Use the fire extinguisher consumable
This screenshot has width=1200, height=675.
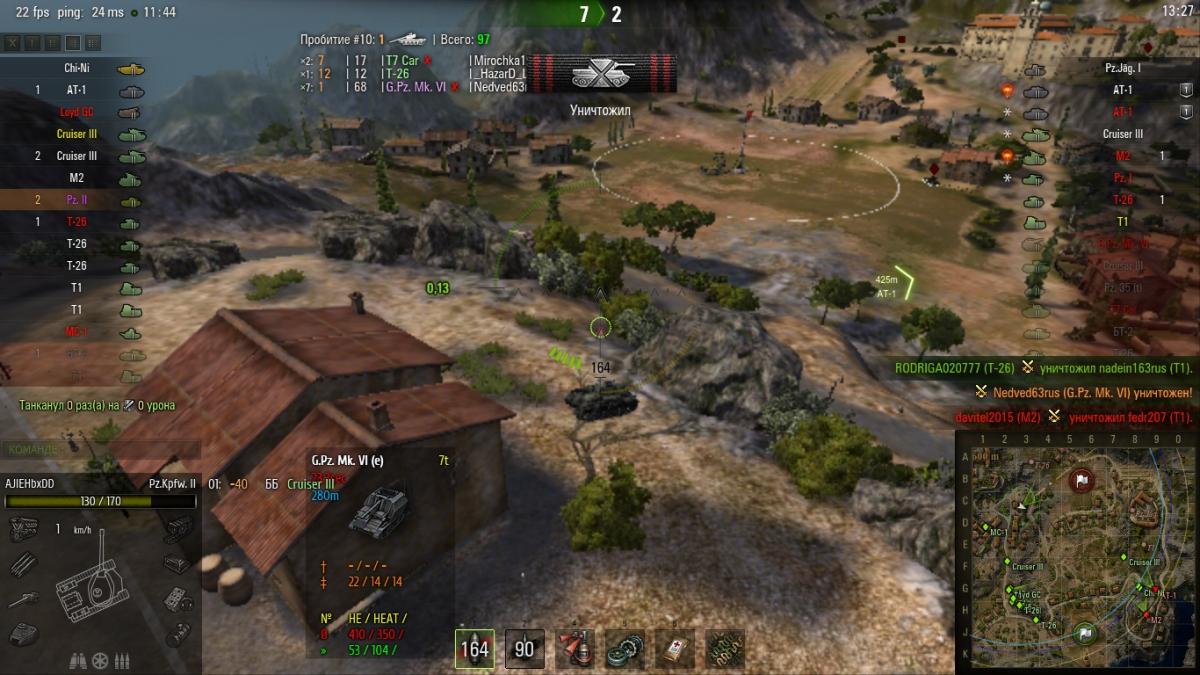575,649
